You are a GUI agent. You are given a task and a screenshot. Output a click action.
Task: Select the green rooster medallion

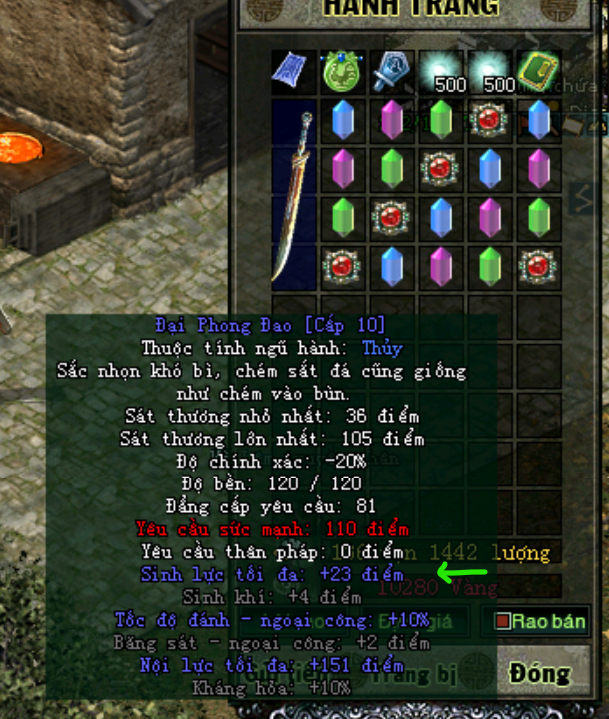(x=343, y=71)
